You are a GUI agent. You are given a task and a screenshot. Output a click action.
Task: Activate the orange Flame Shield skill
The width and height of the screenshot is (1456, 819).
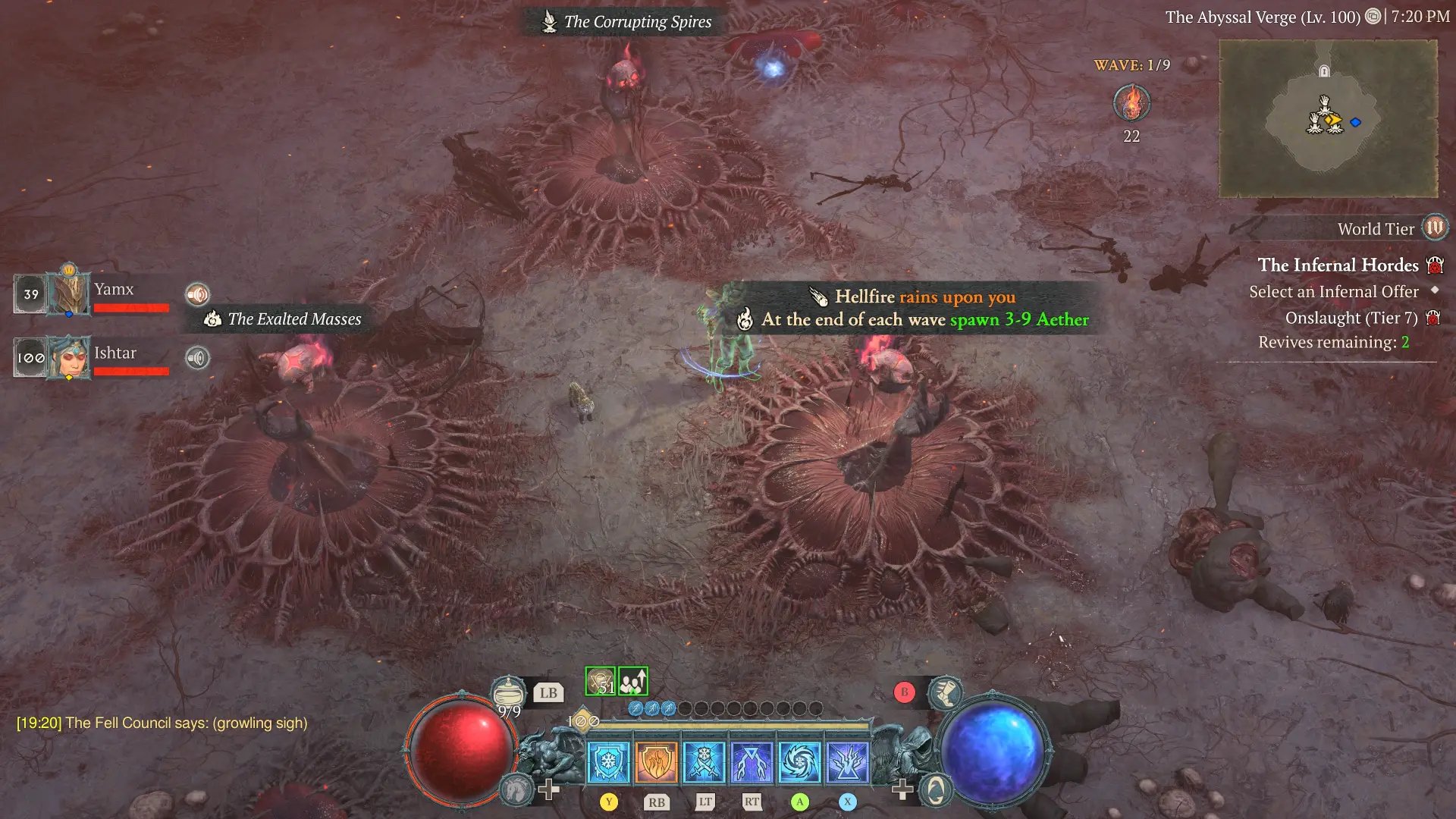point(656,761)
